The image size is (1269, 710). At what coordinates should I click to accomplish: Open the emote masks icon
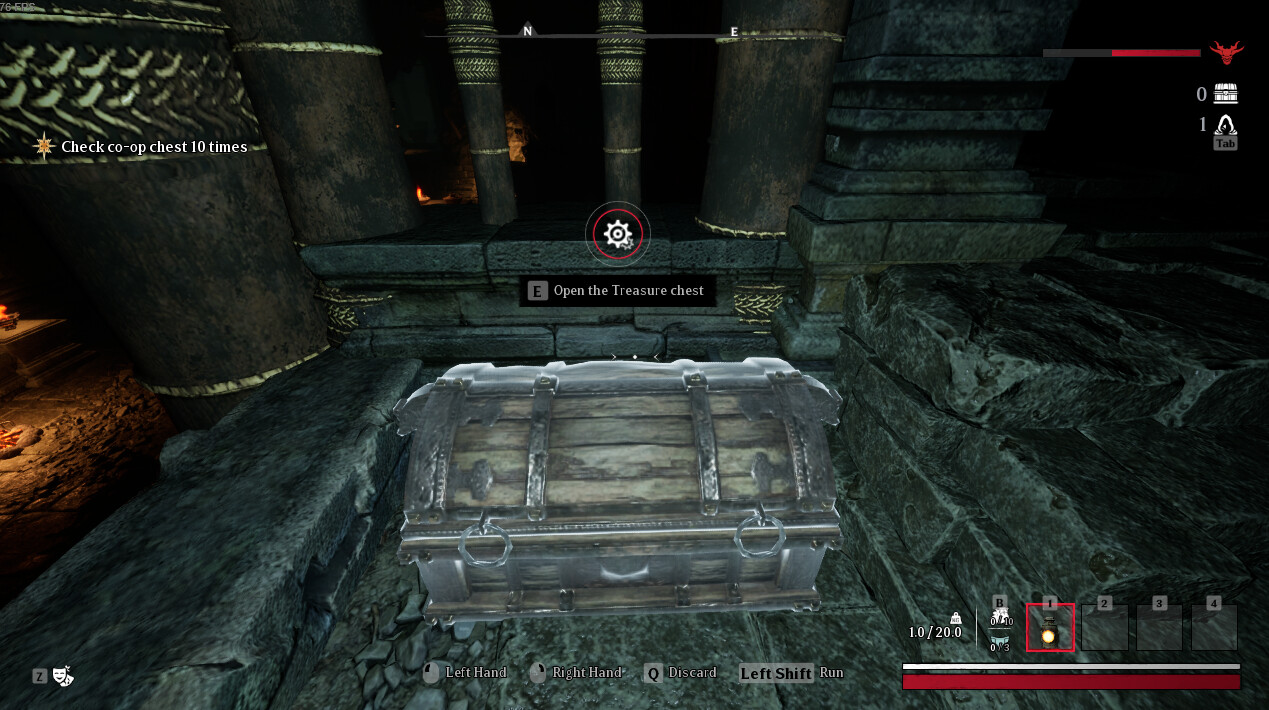62,676
